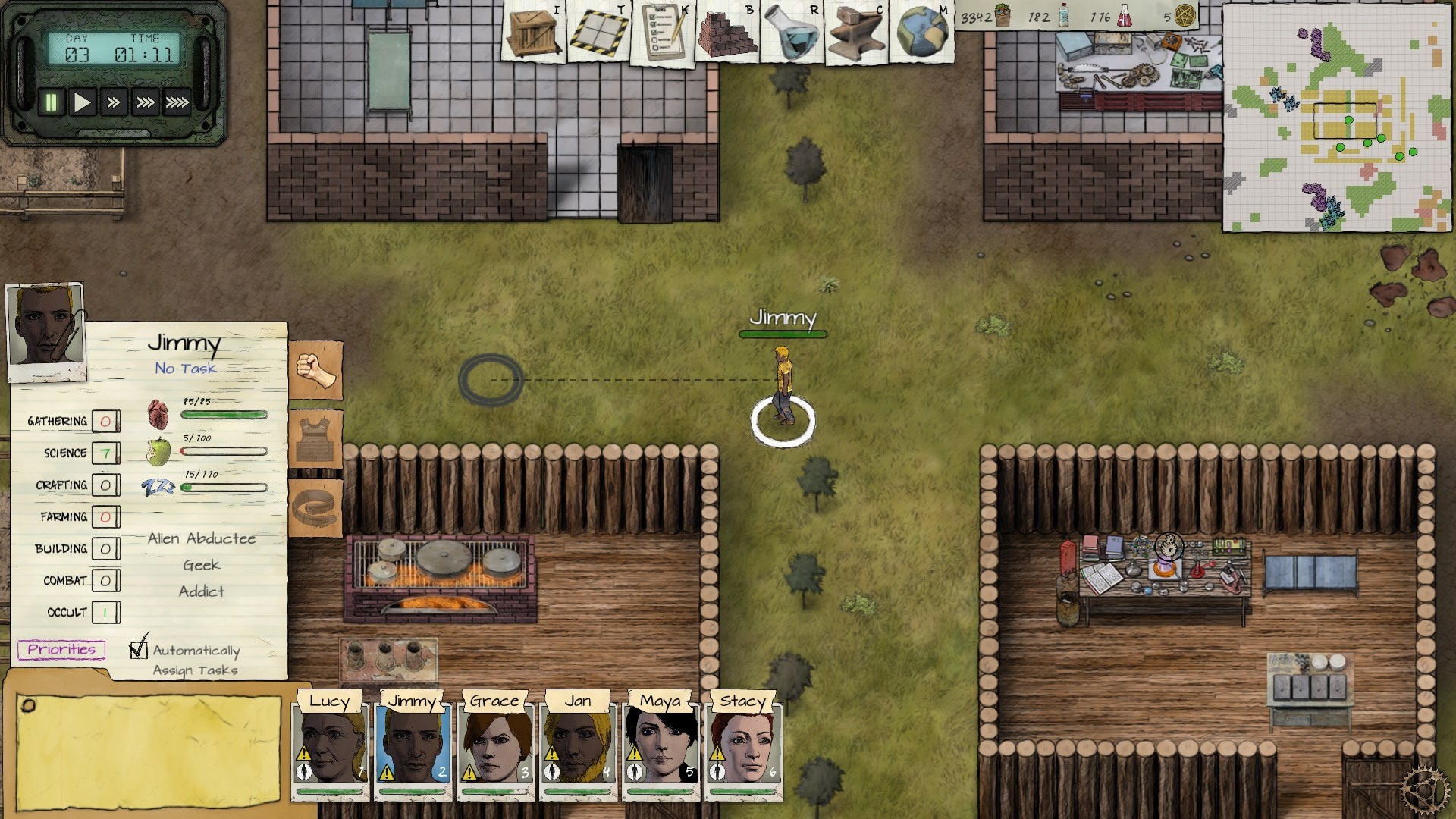Open the globe world map
1456x819 pixels.
click(x=921, y=32)
